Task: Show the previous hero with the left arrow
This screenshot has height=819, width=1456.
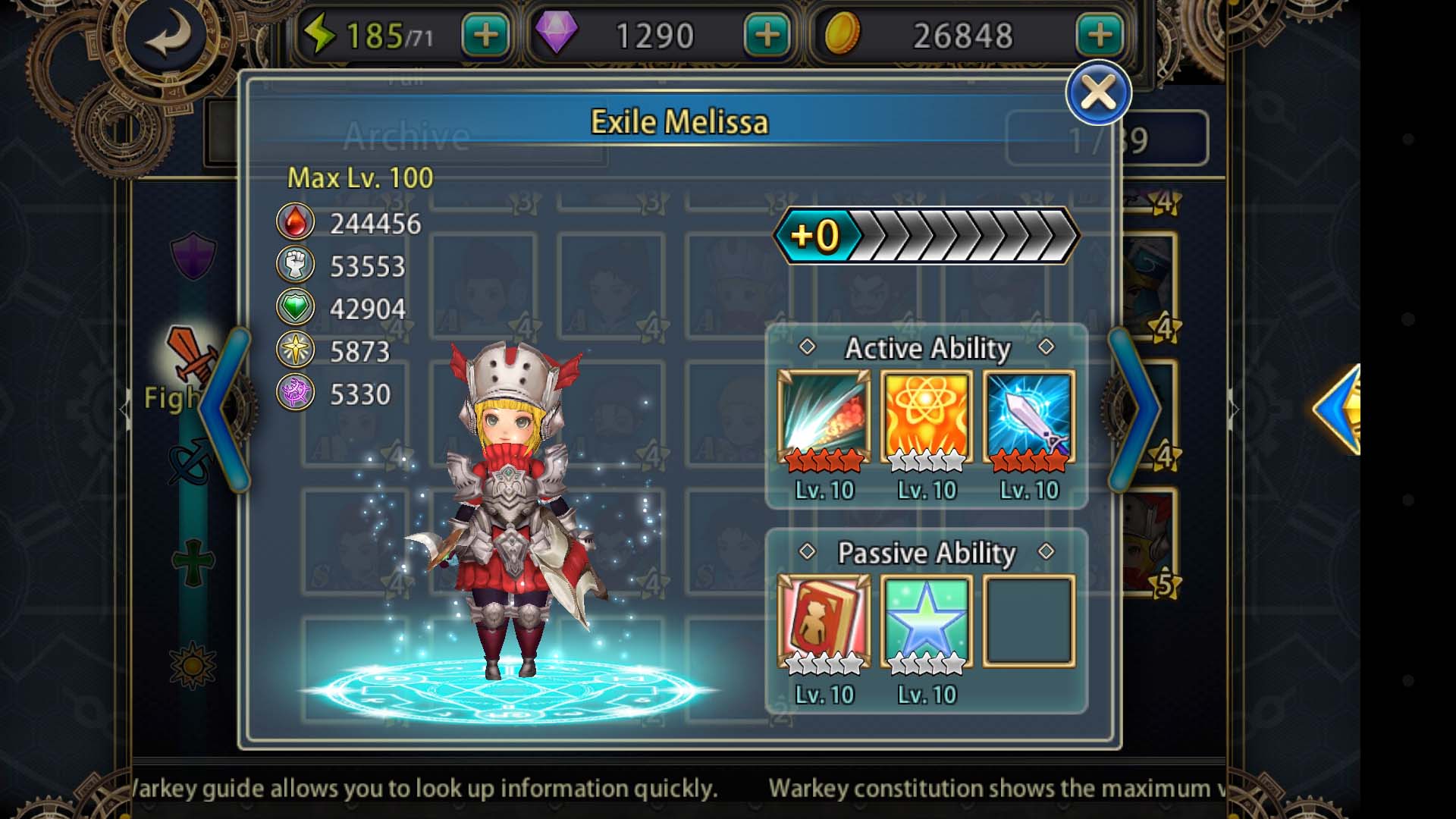Action: pyautogui.click(x=226, y=409)
